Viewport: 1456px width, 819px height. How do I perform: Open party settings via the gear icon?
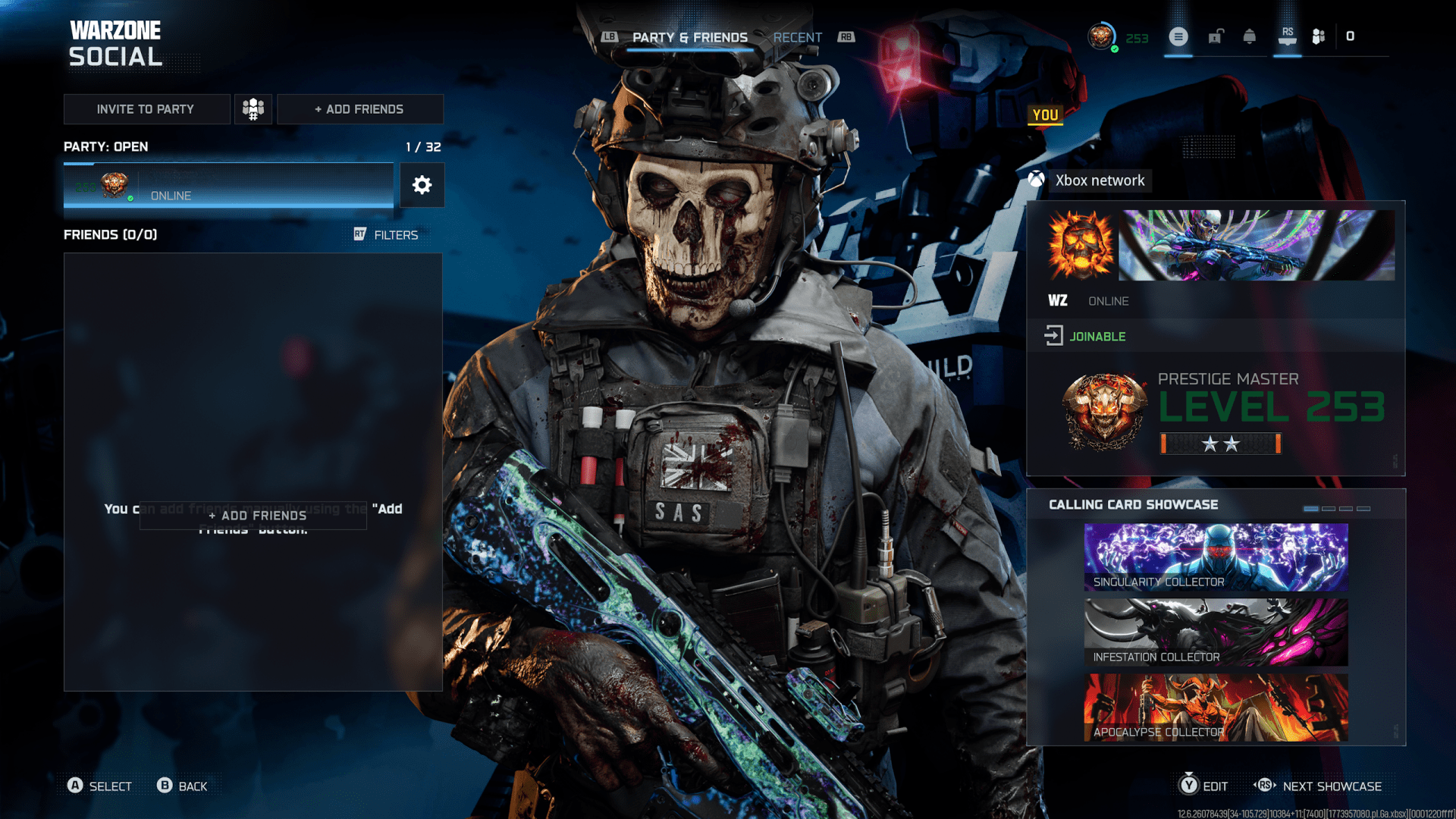(422, 185)
